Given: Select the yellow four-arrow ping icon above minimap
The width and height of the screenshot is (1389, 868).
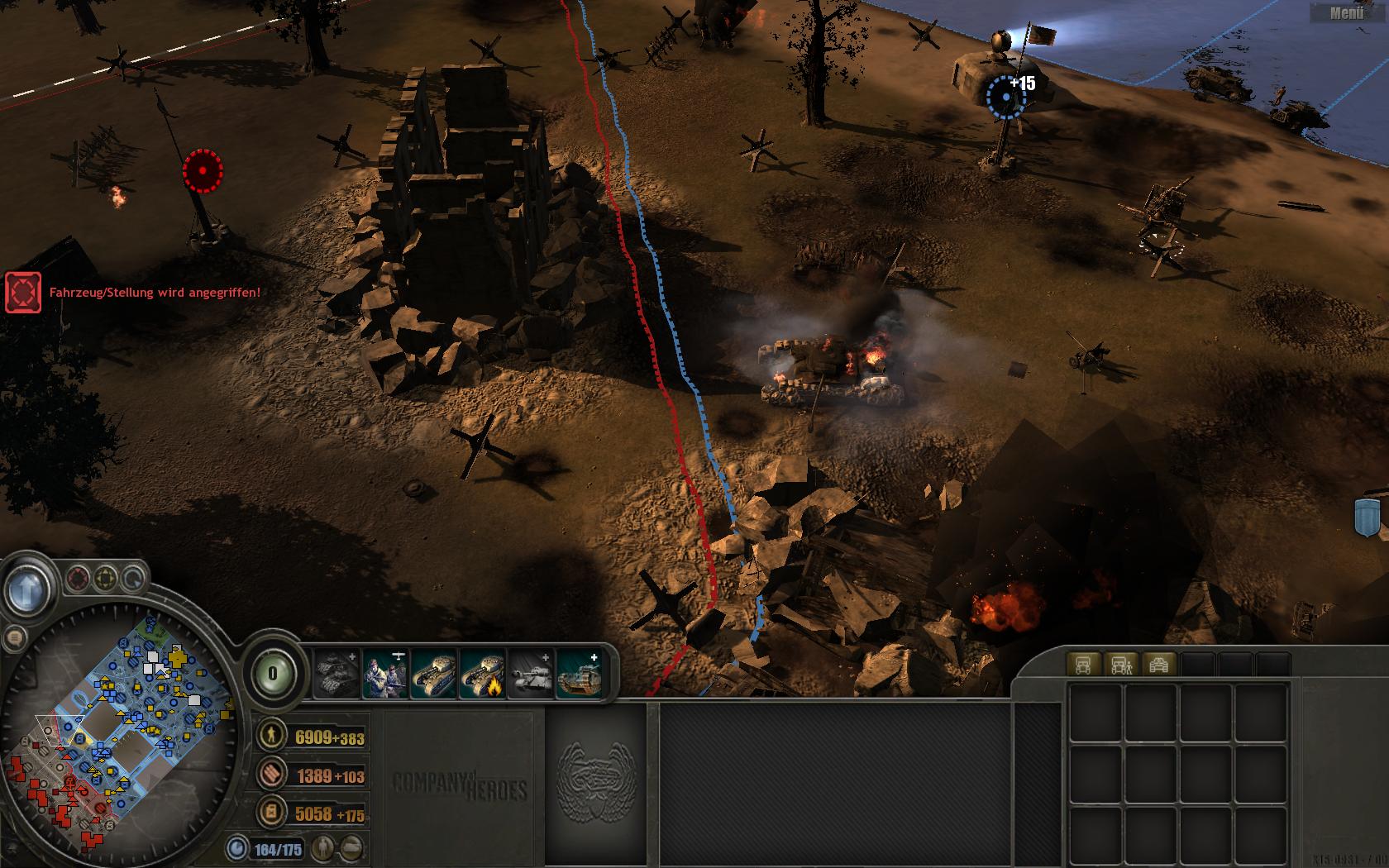Looking at the screenshot, I should click(x=106, y=577).
